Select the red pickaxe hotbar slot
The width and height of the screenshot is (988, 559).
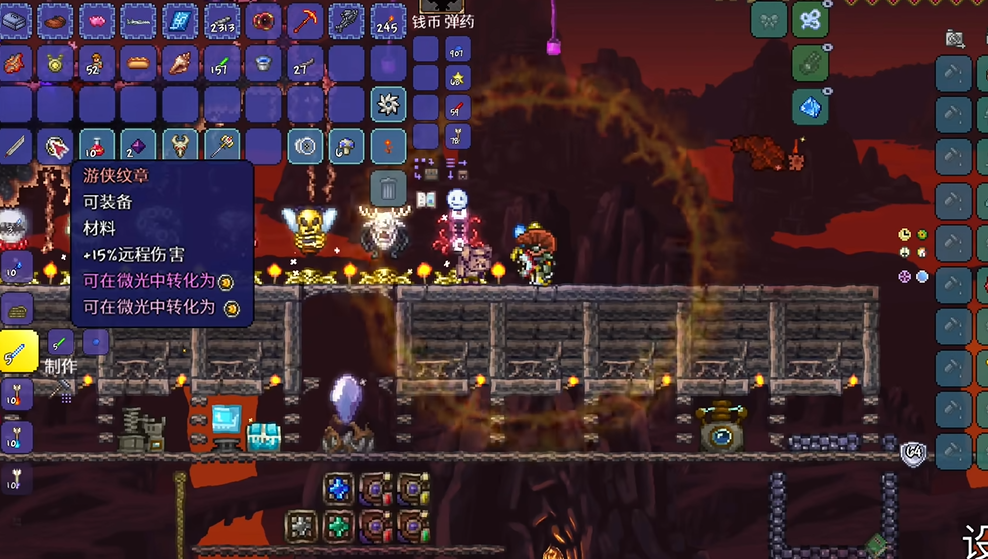(x=305, y=20)
